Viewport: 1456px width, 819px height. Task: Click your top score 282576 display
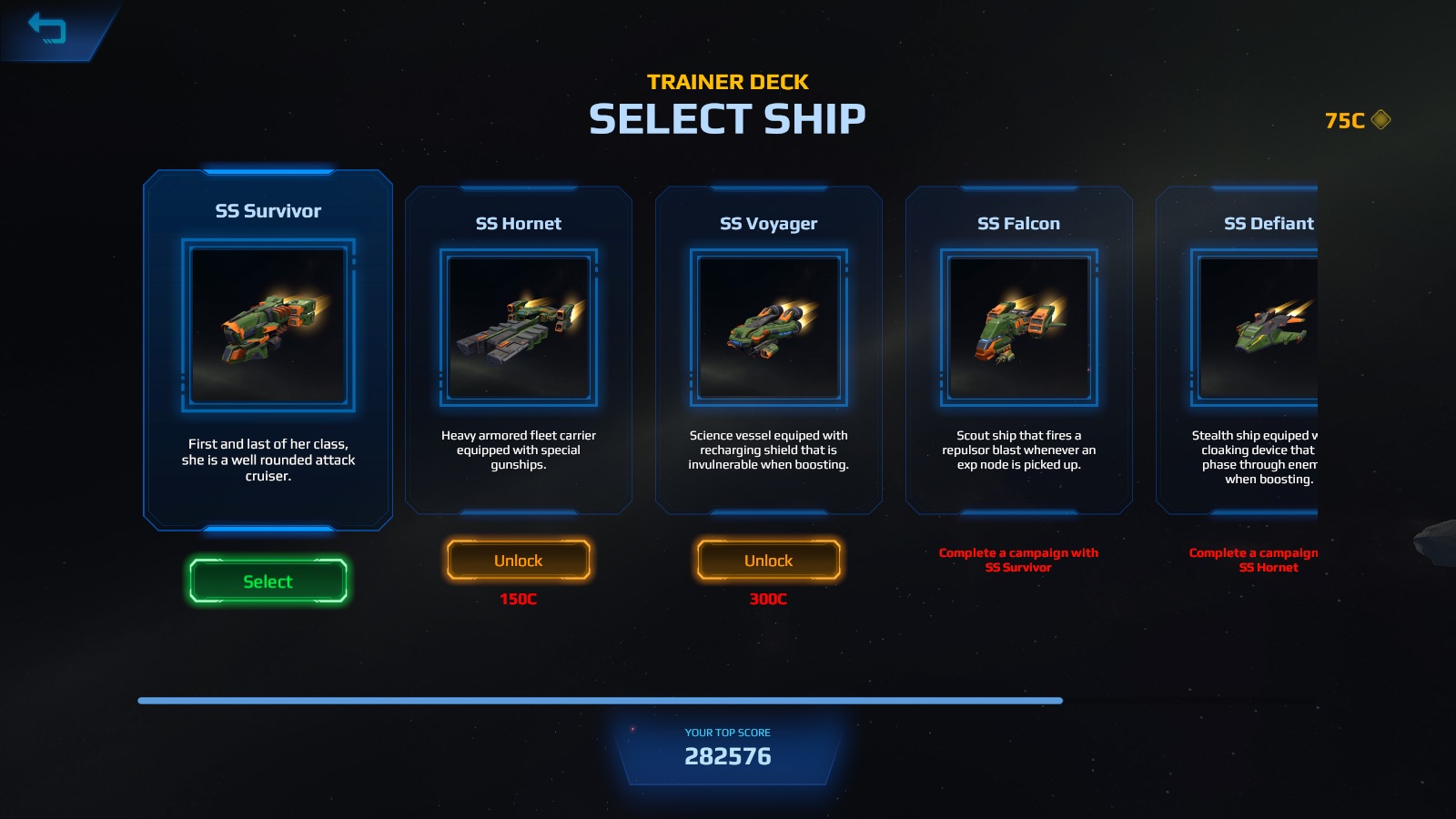(728, 755)
